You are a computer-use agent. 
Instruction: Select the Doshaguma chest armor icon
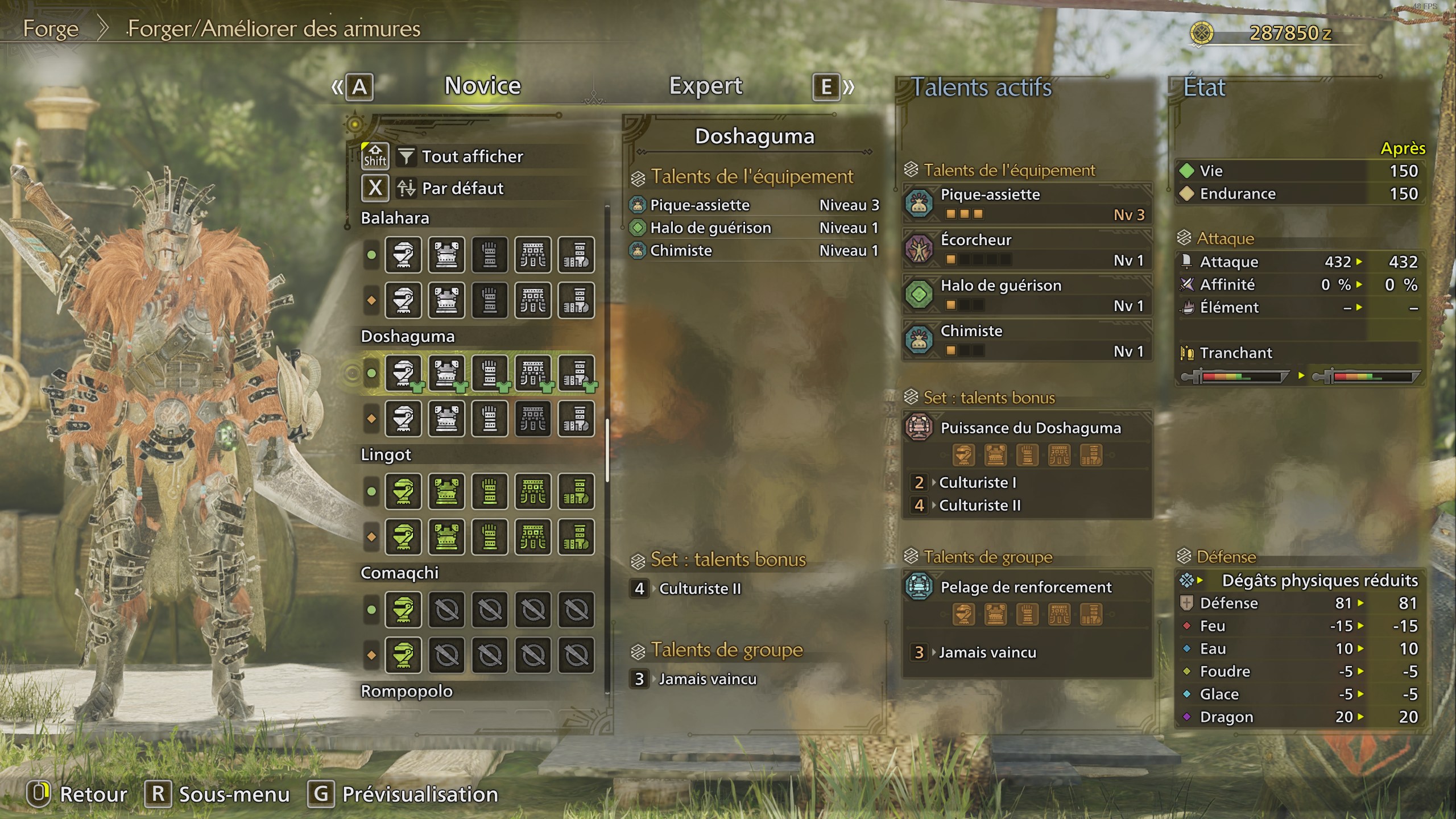[446, 373]
